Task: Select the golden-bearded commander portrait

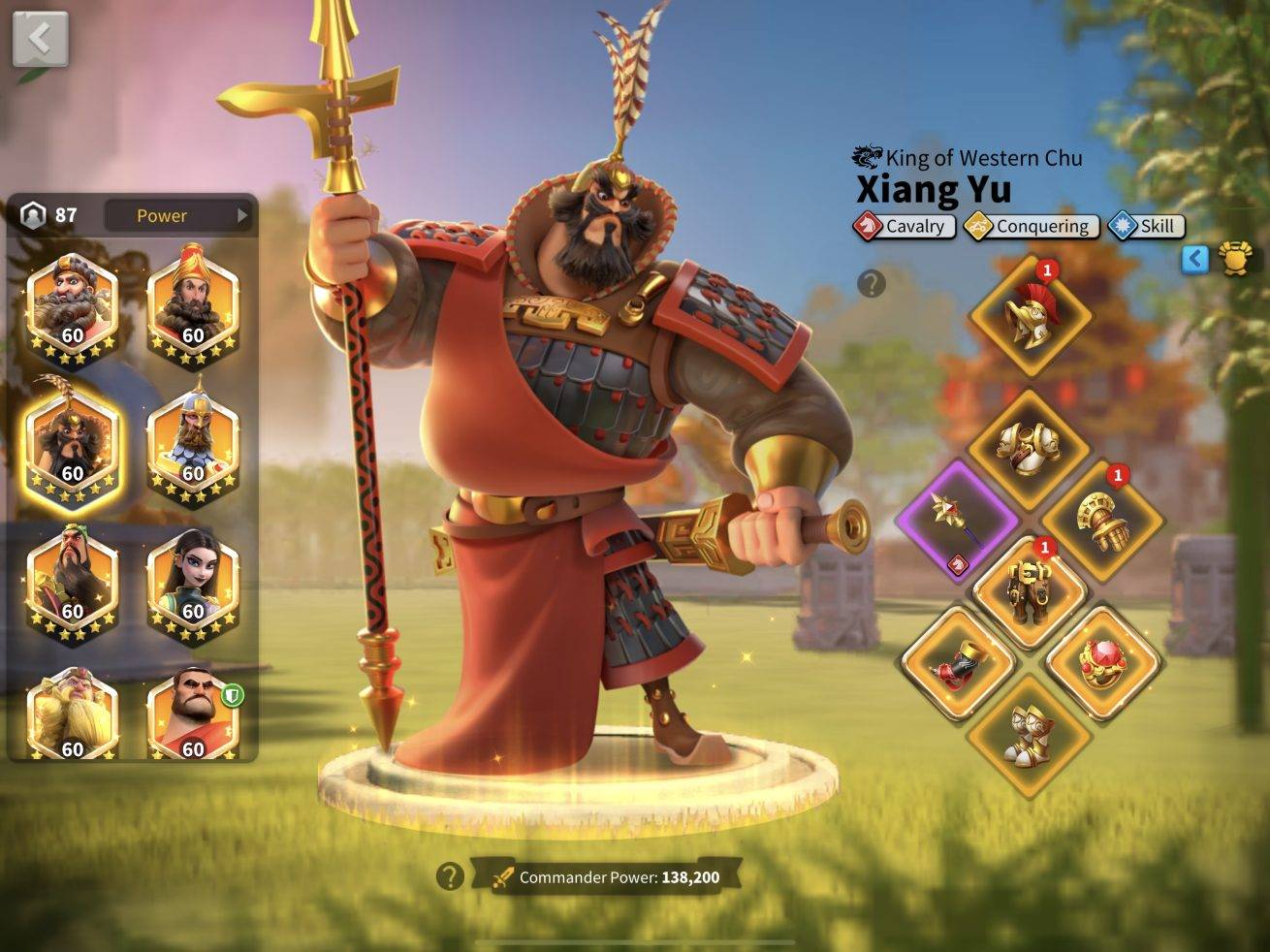Action: point(73,715)
